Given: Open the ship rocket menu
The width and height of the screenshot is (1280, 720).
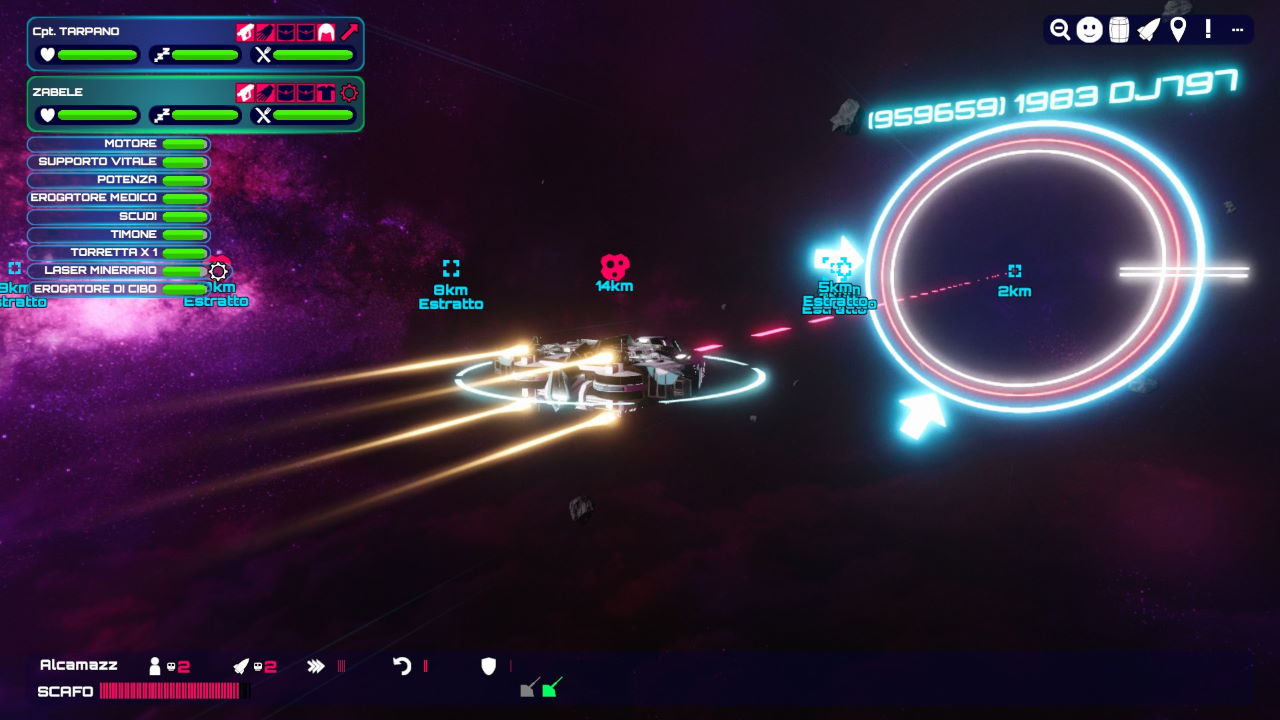Looking at the screenshot, I should [1149, 30].
